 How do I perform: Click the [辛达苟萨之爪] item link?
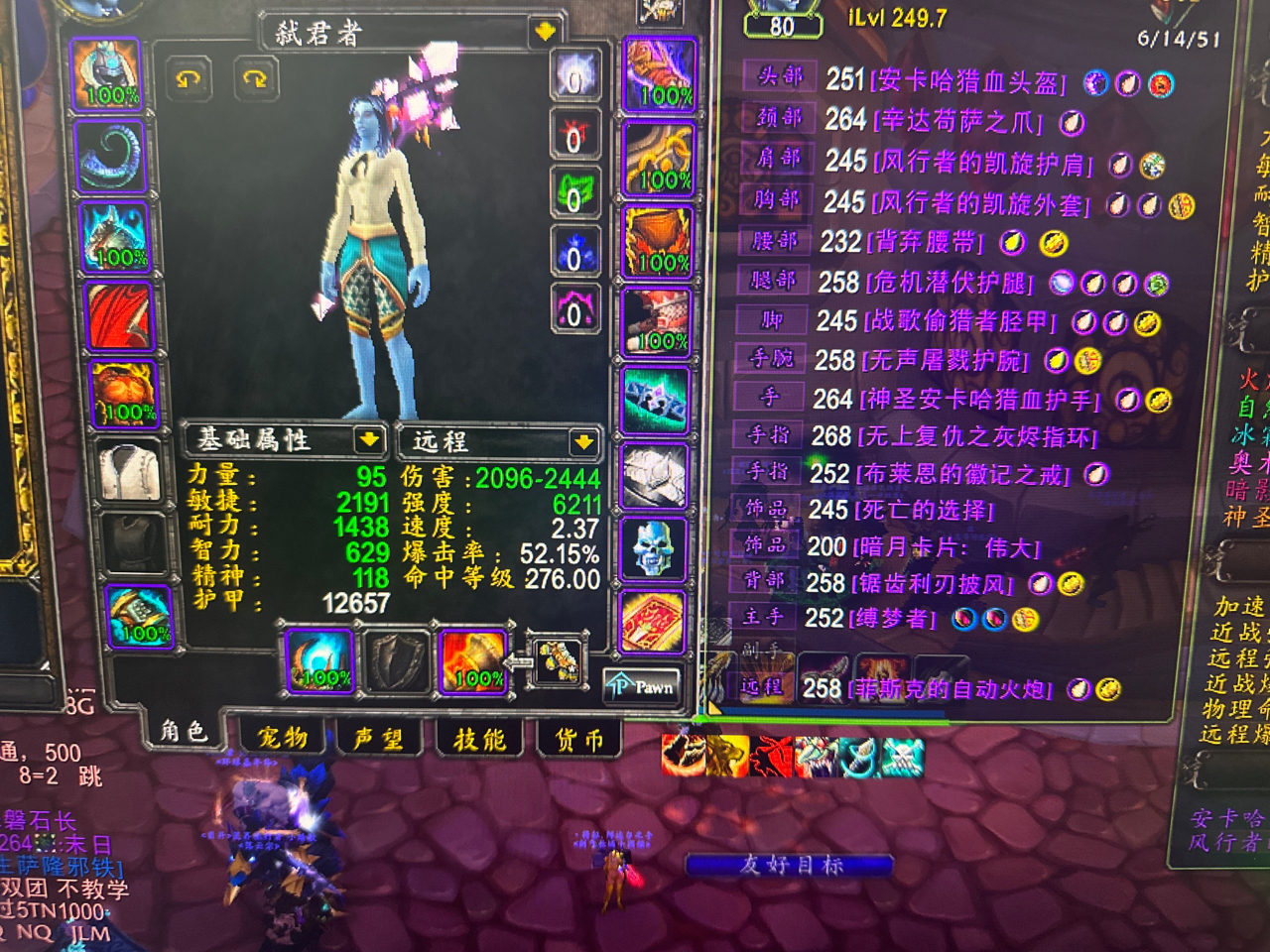click(957, 123)
